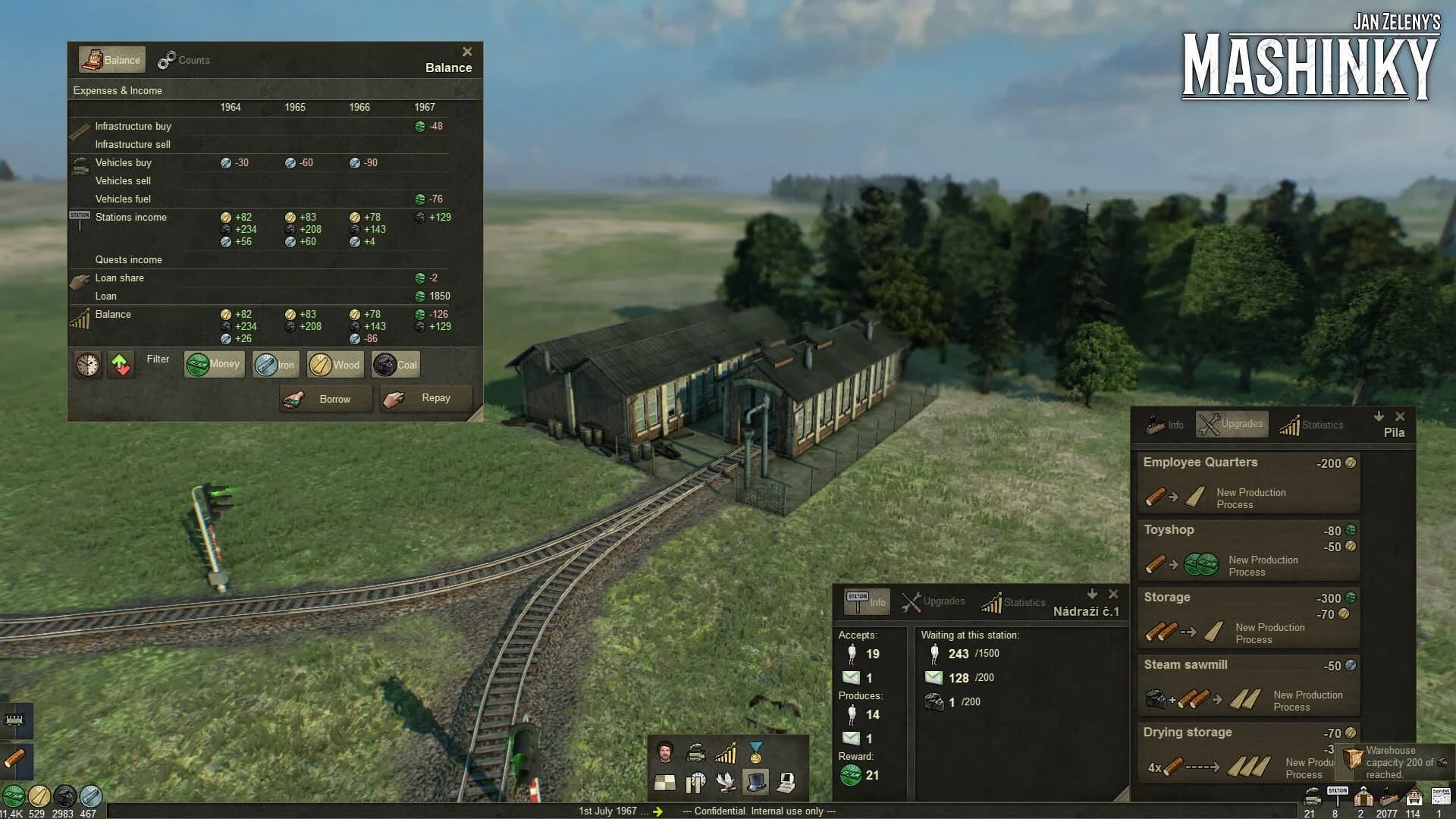The image size is (1456, 819).
Task: Toggle the Iron filter in the Balance panel
Action: tap(275, 364)
